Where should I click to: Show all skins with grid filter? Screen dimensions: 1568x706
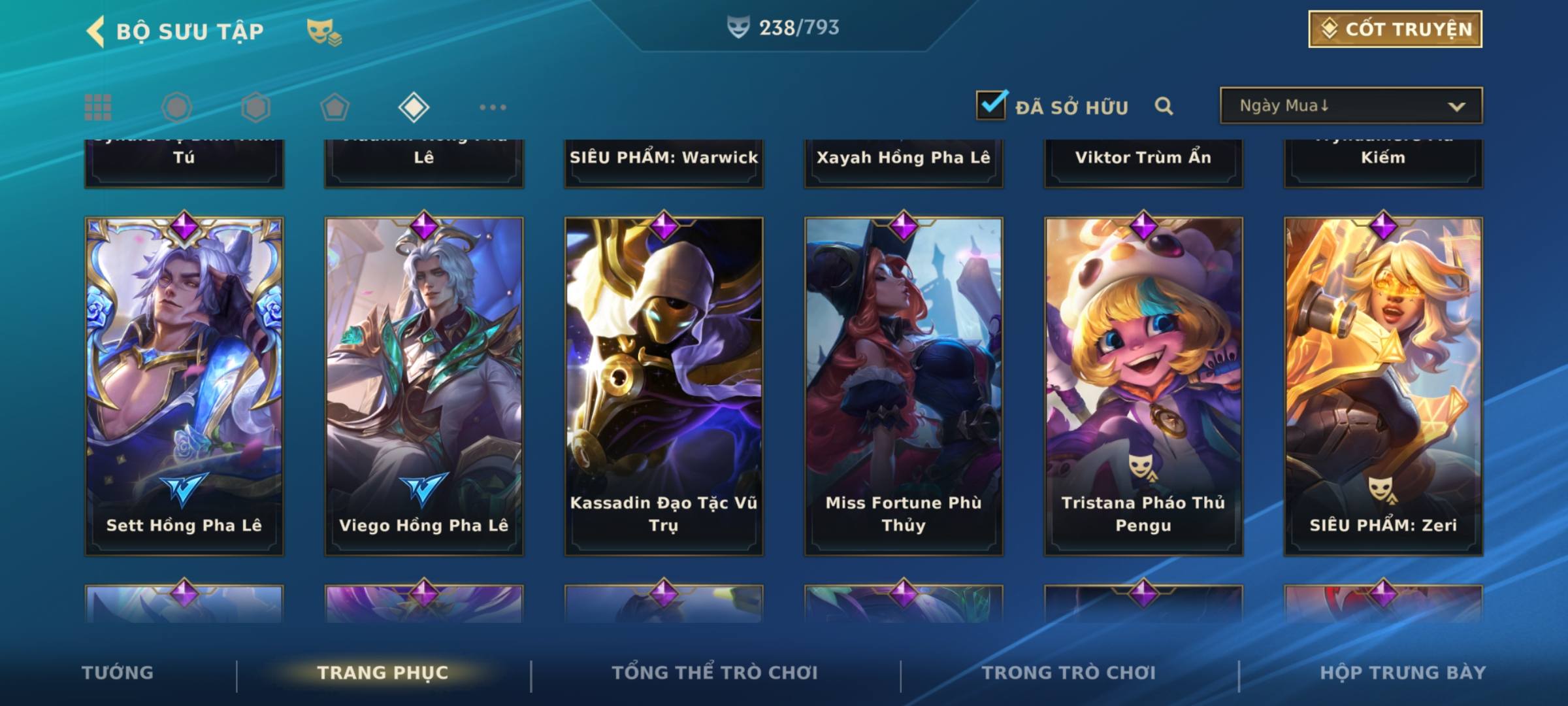[x=98, y=107]
